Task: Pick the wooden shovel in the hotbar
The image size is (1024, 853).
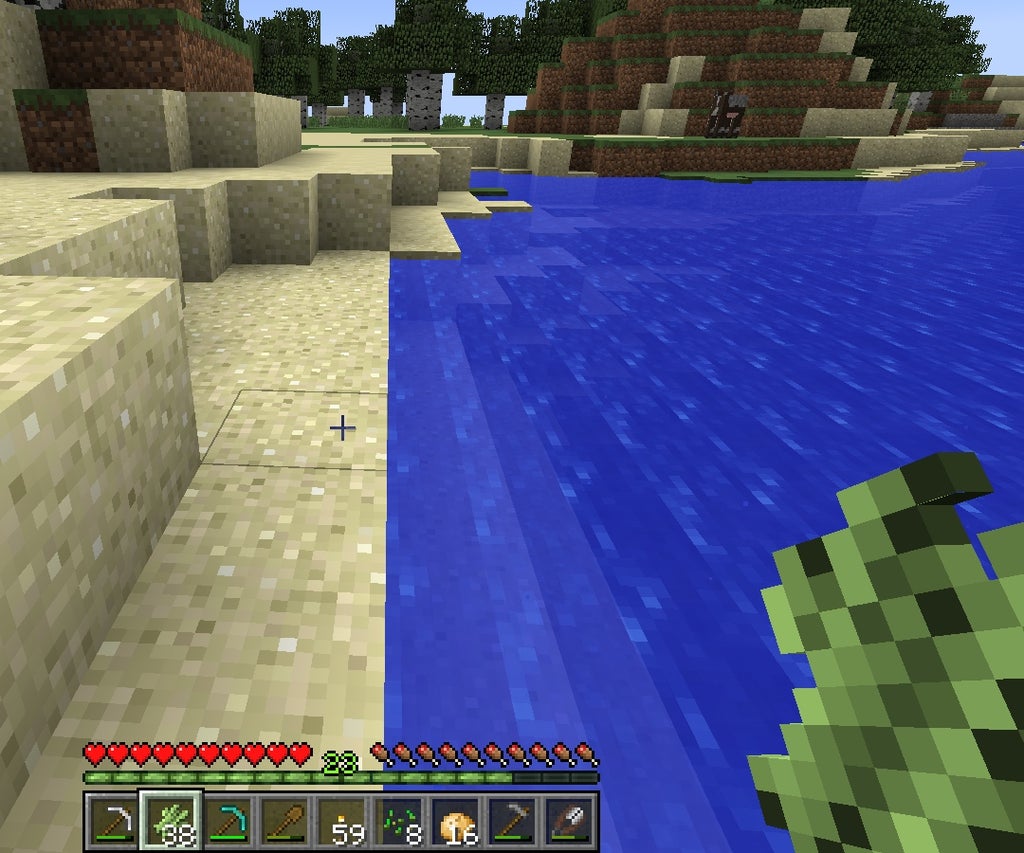Action: (285, 820)
